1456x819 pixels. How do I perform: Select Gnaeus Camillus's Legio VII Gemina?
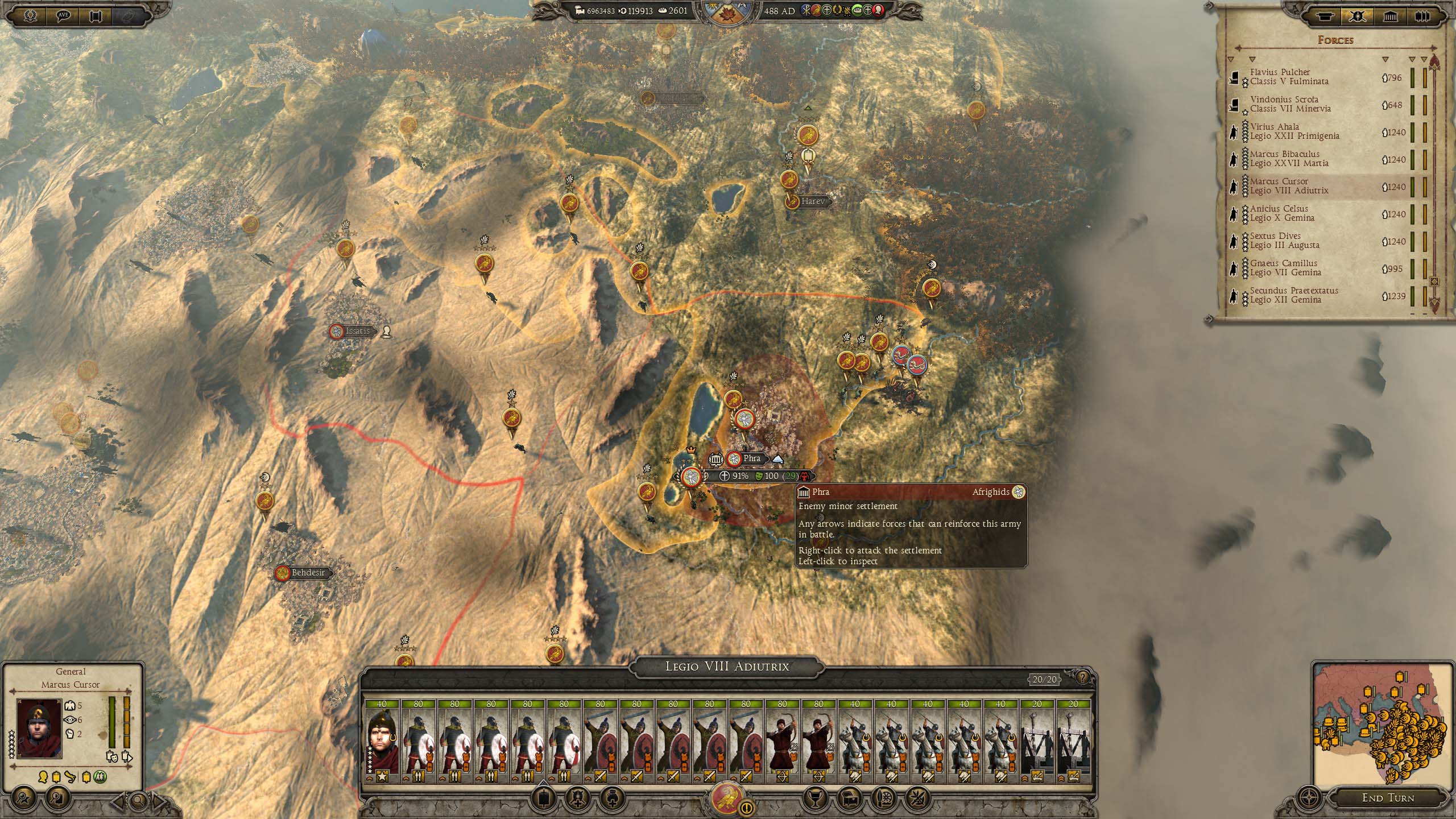coord(1285,268)
